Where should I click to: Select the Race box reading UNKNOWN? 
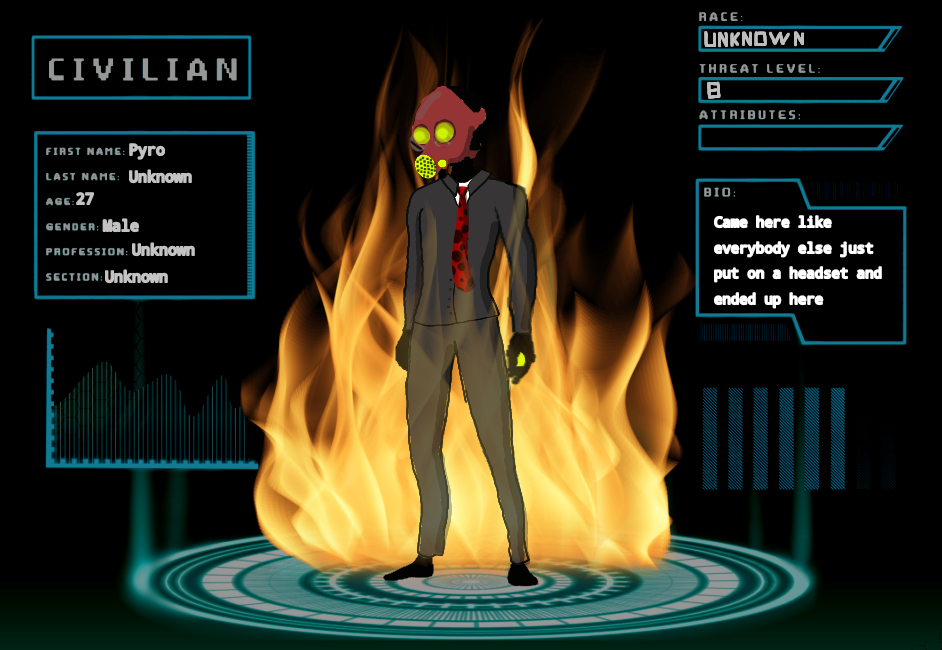point(792,39)
